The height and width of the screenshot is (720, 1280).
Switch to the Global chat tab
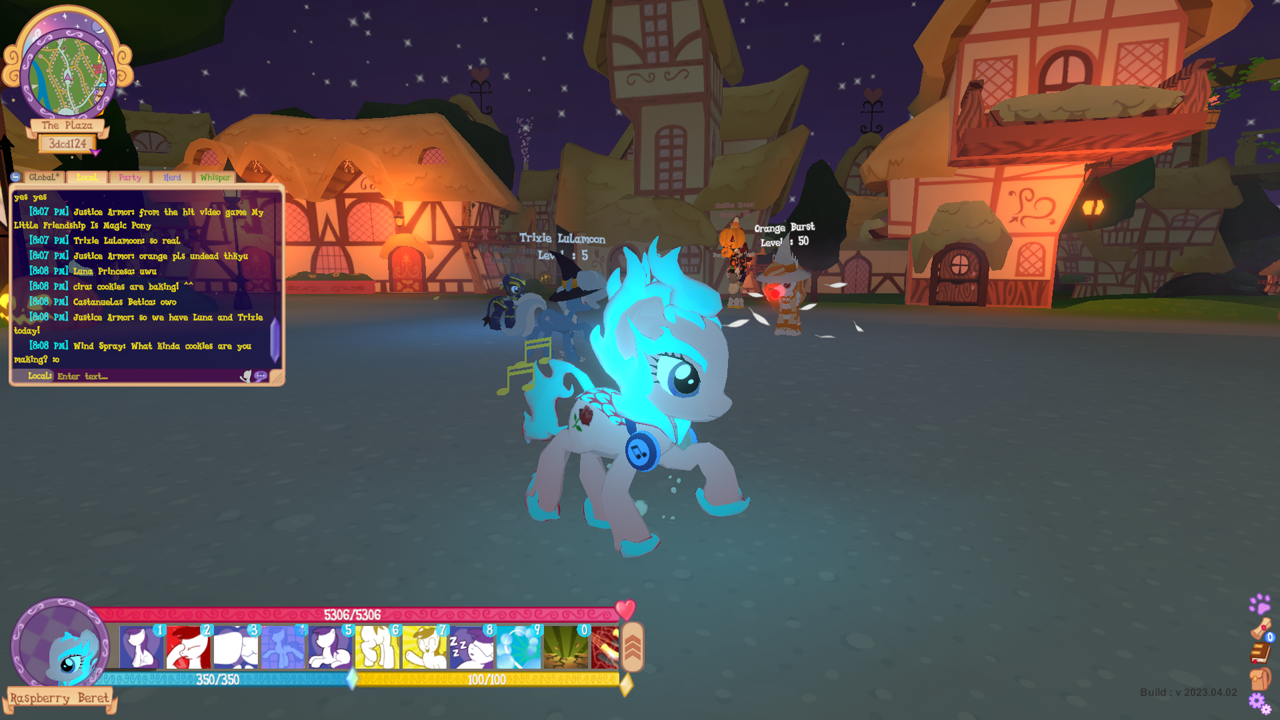click(x=44, y=177)
